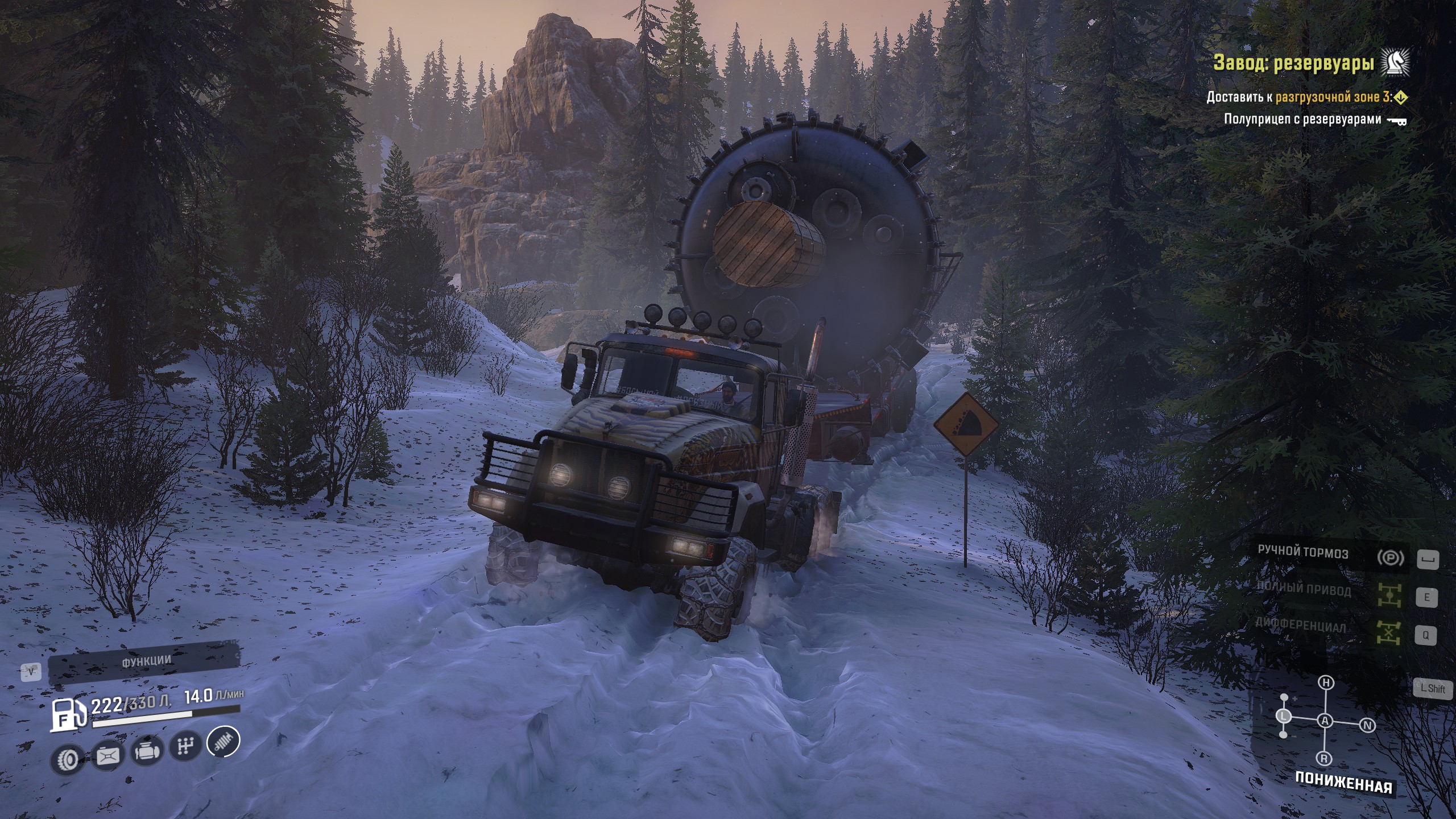This screenshot has height=819, width=1456.
Task: Select the engine status icon
Action: click(x=146, y=752)
